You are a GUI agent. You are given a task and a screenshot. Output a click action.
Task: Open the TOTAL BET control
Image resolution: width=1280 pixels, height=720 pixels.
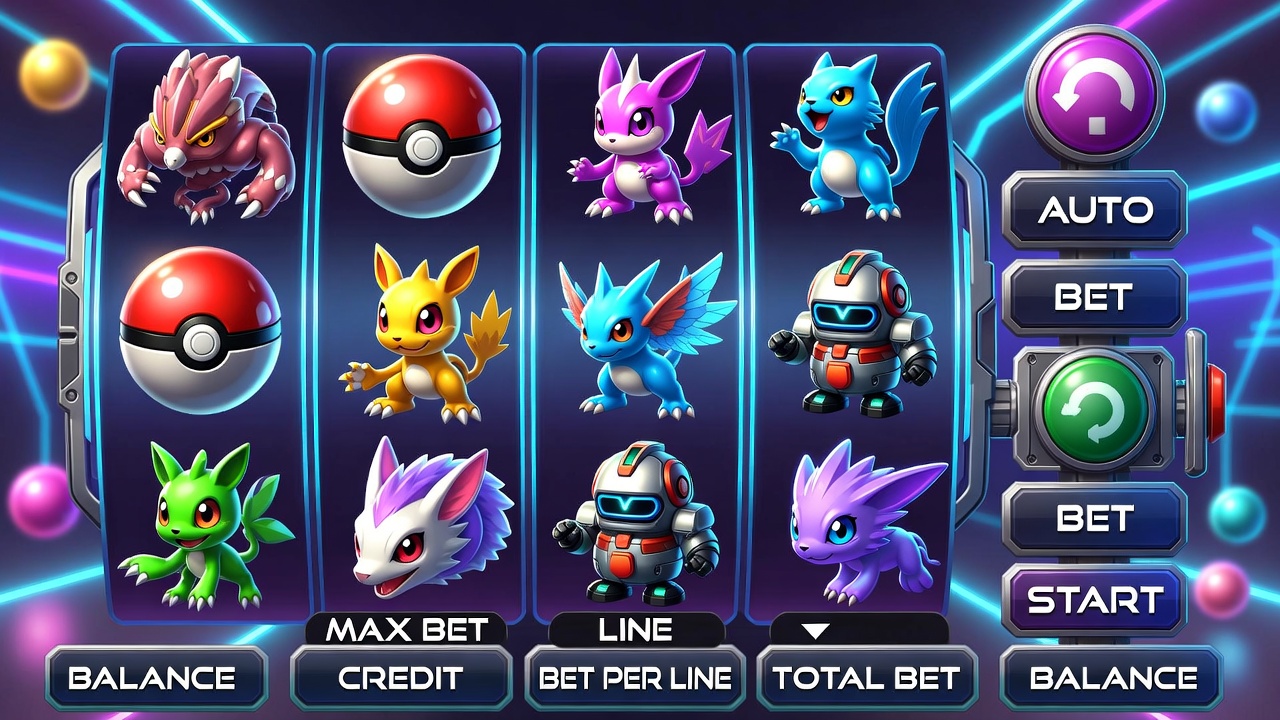coord(866,678)
